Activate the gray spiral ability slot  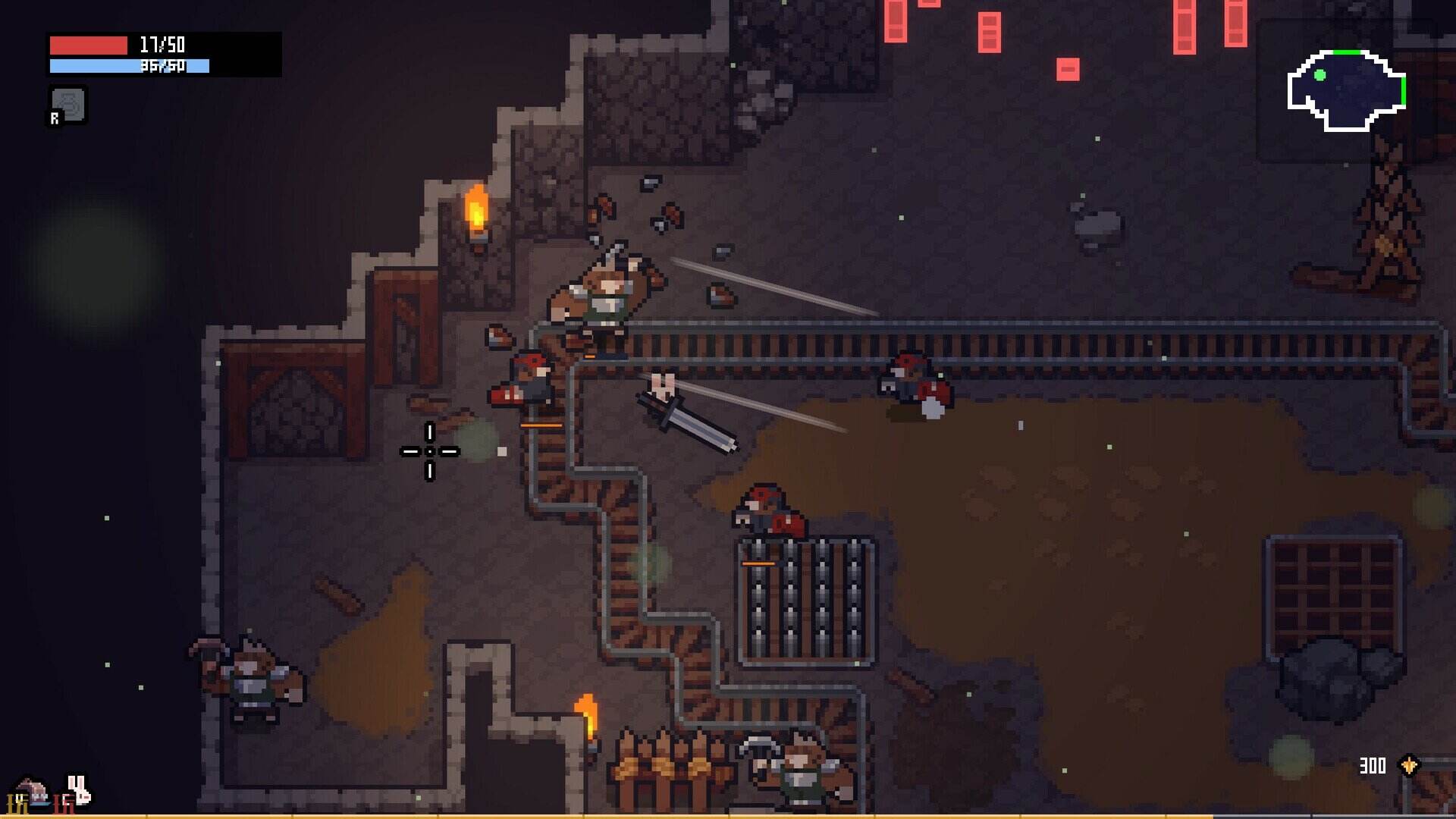[68, 105]
